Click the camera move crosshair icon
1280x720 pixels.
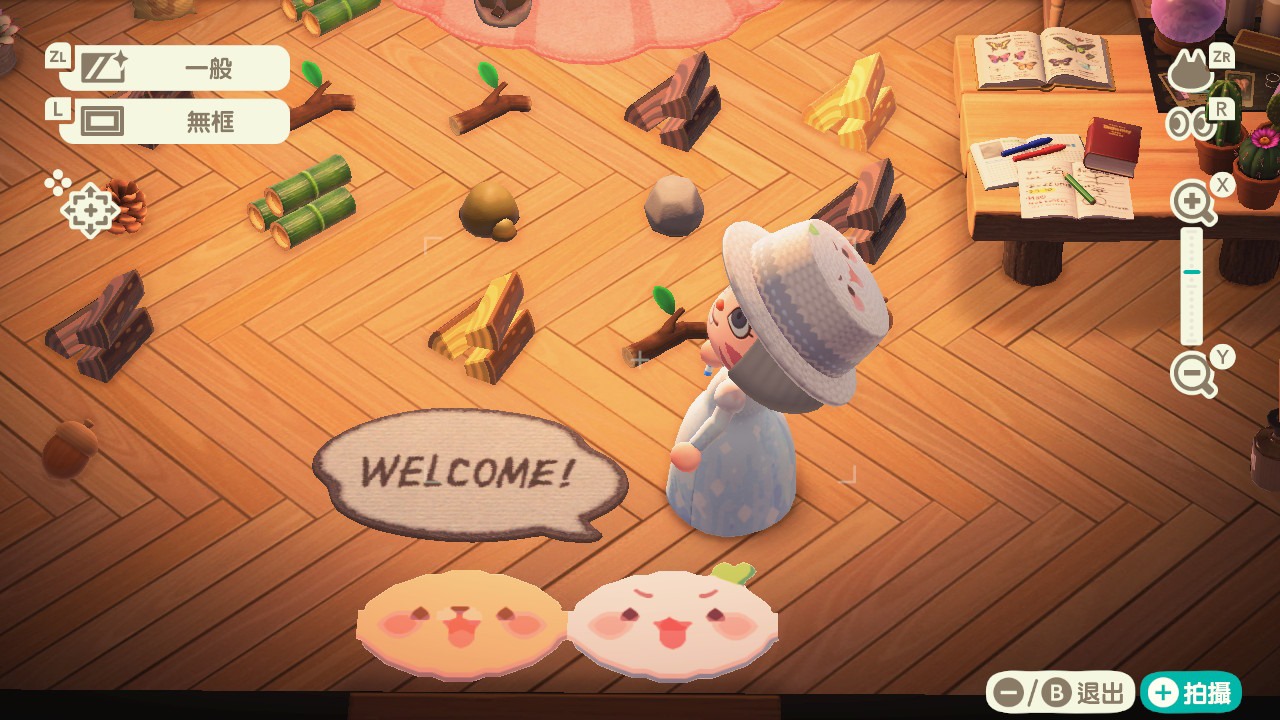89,210
